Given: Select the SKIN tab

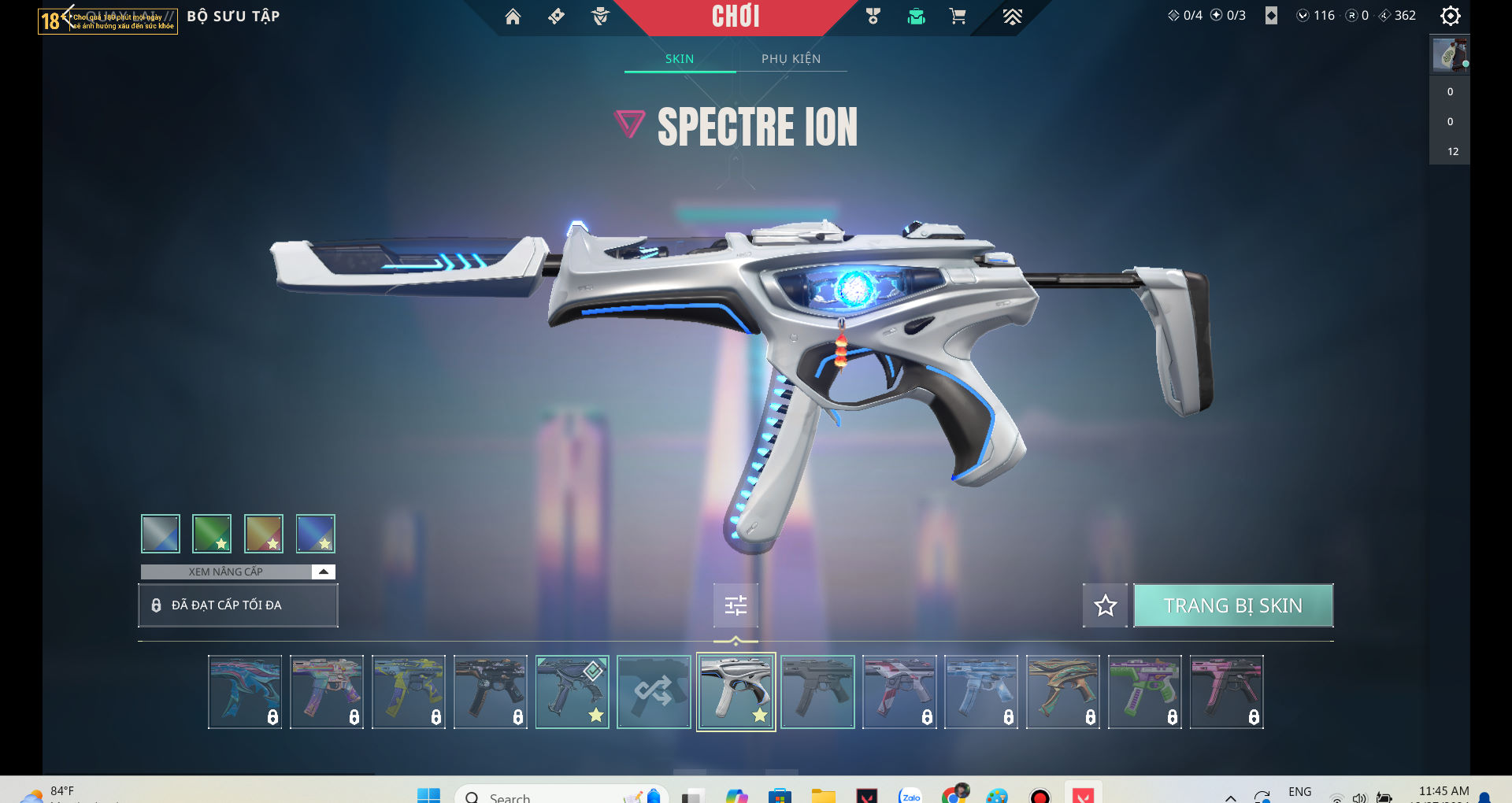Looking at the screenshot, I should tap(679, 59).
